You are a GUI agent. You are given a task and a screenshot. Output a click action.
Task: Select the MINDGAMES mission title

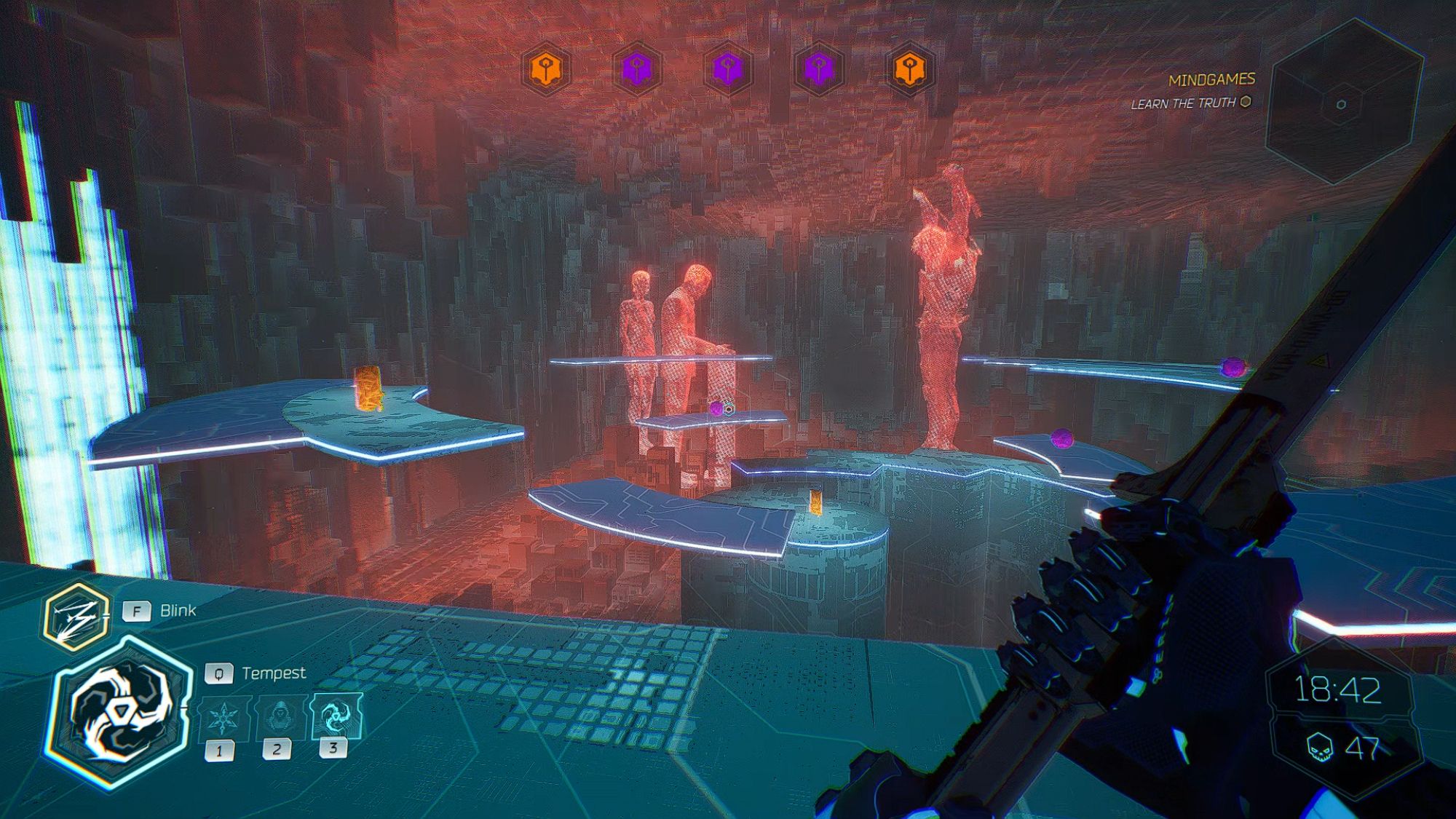(x=1213, y=80)
